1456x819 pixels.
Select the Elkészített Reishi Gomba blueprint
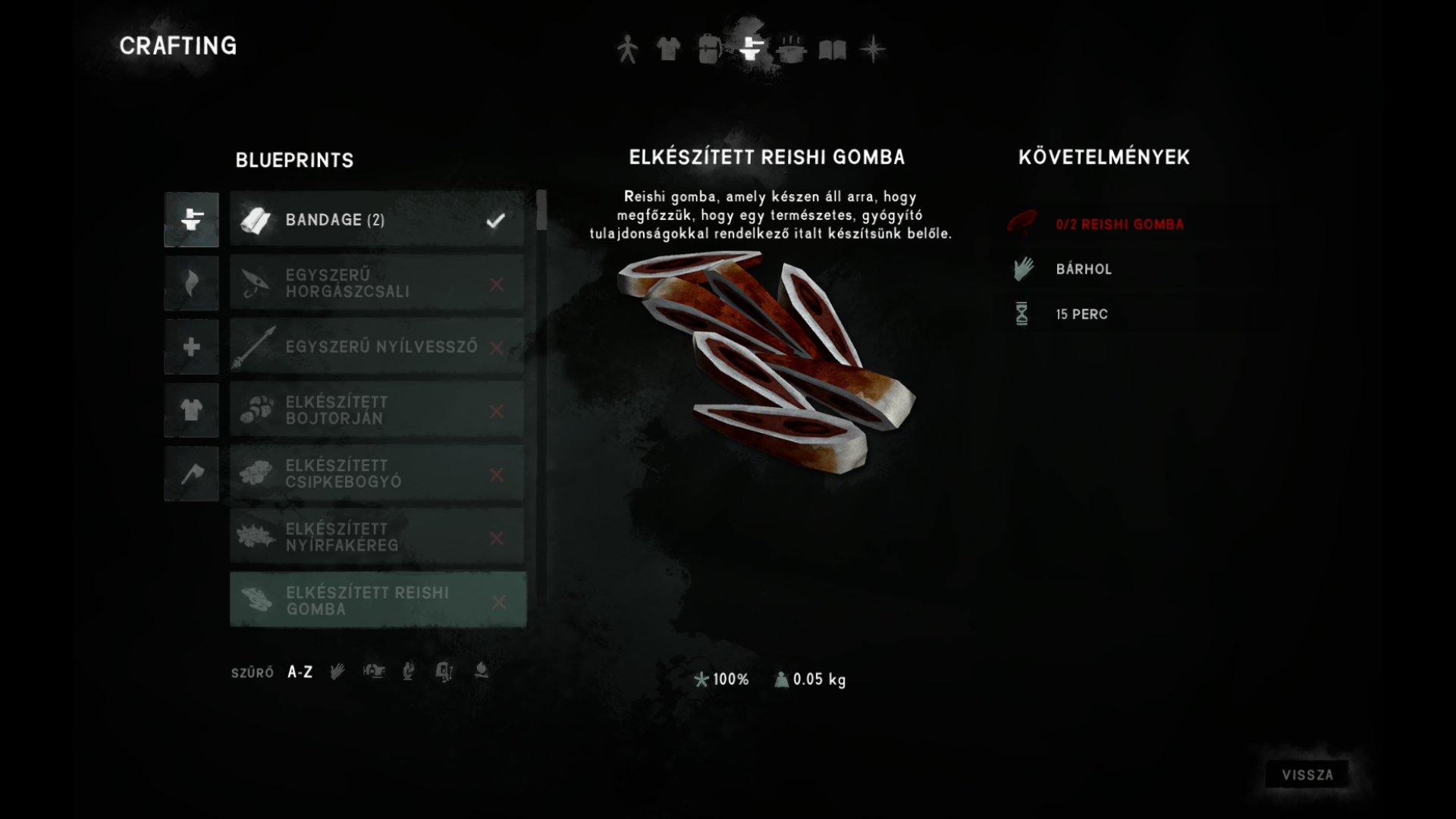pos(377,601)
